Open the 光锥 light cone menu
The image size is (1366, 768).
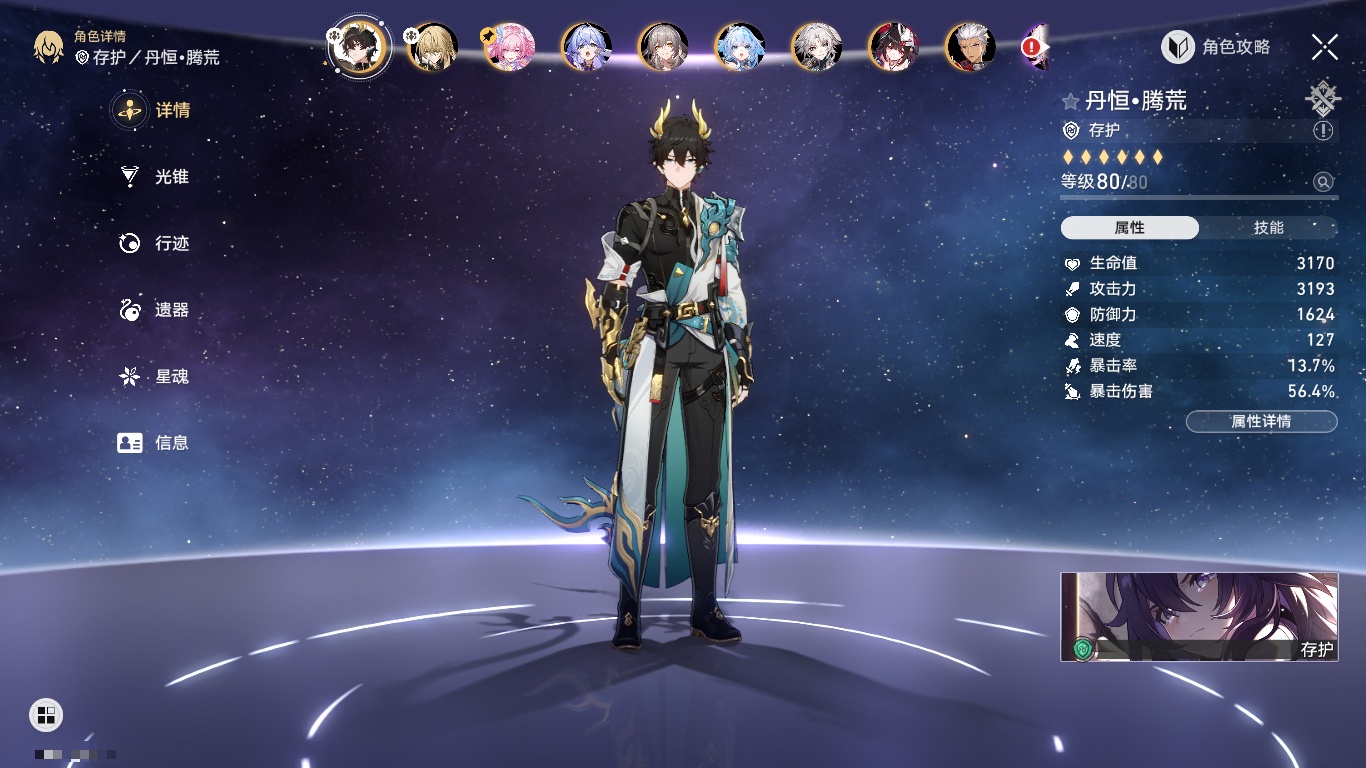(x=155, y=177)
